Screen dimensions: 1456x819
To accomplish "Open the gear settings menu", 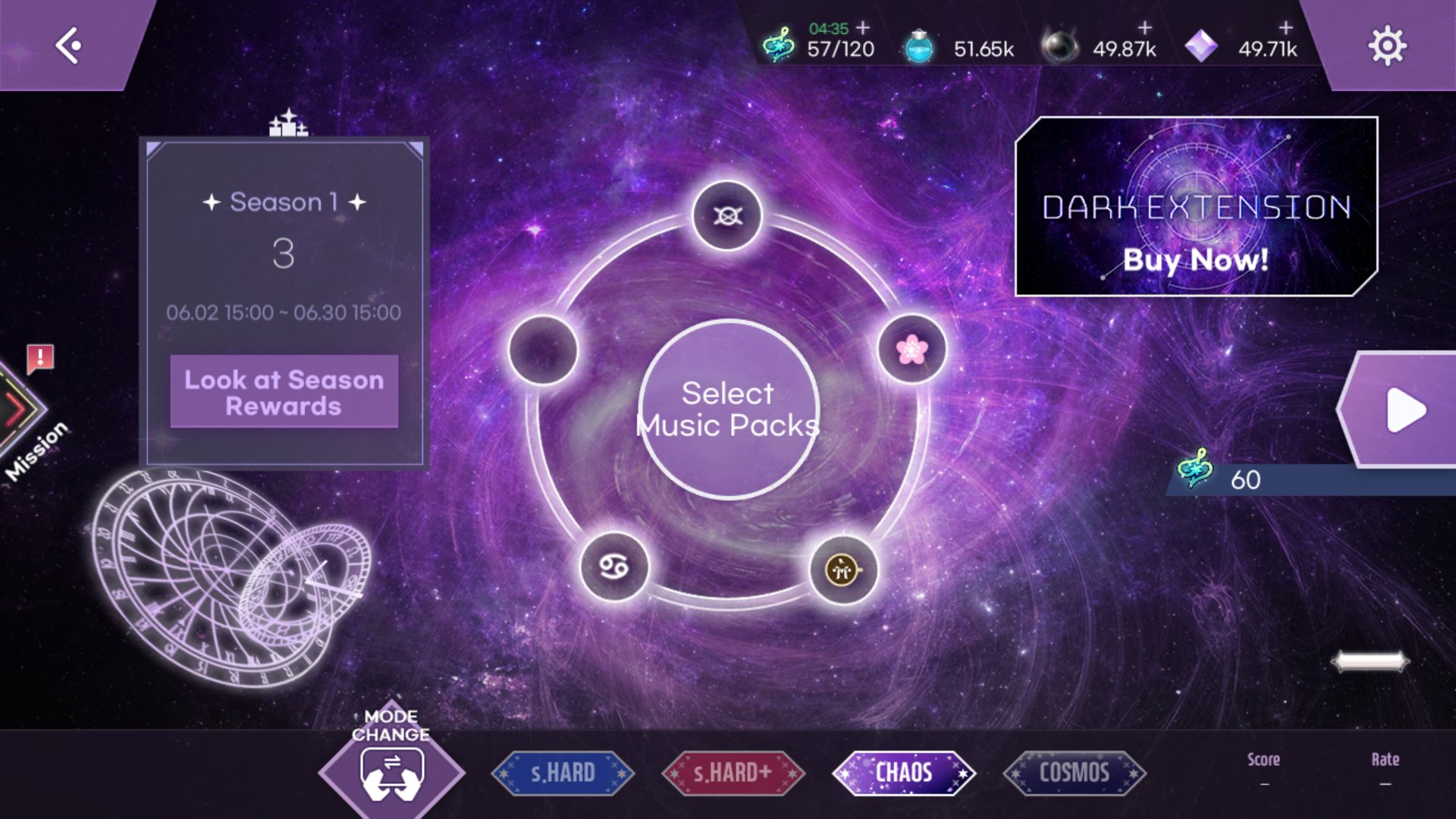I will pyautogui.click(x=1387, y=46).
